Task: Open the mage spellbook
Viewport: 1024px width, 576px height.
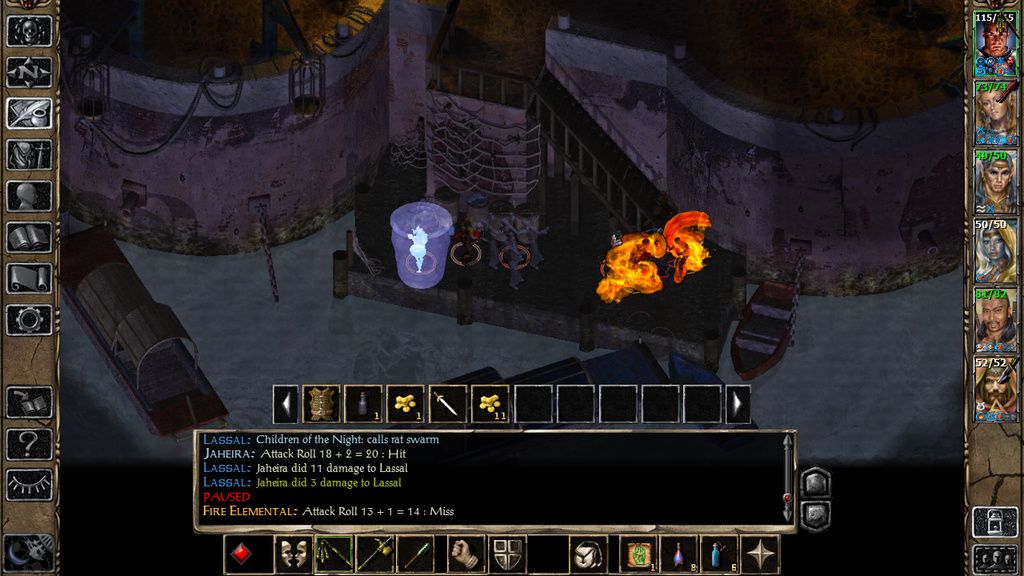Action: pyautogui.click(x=29, y=237)
